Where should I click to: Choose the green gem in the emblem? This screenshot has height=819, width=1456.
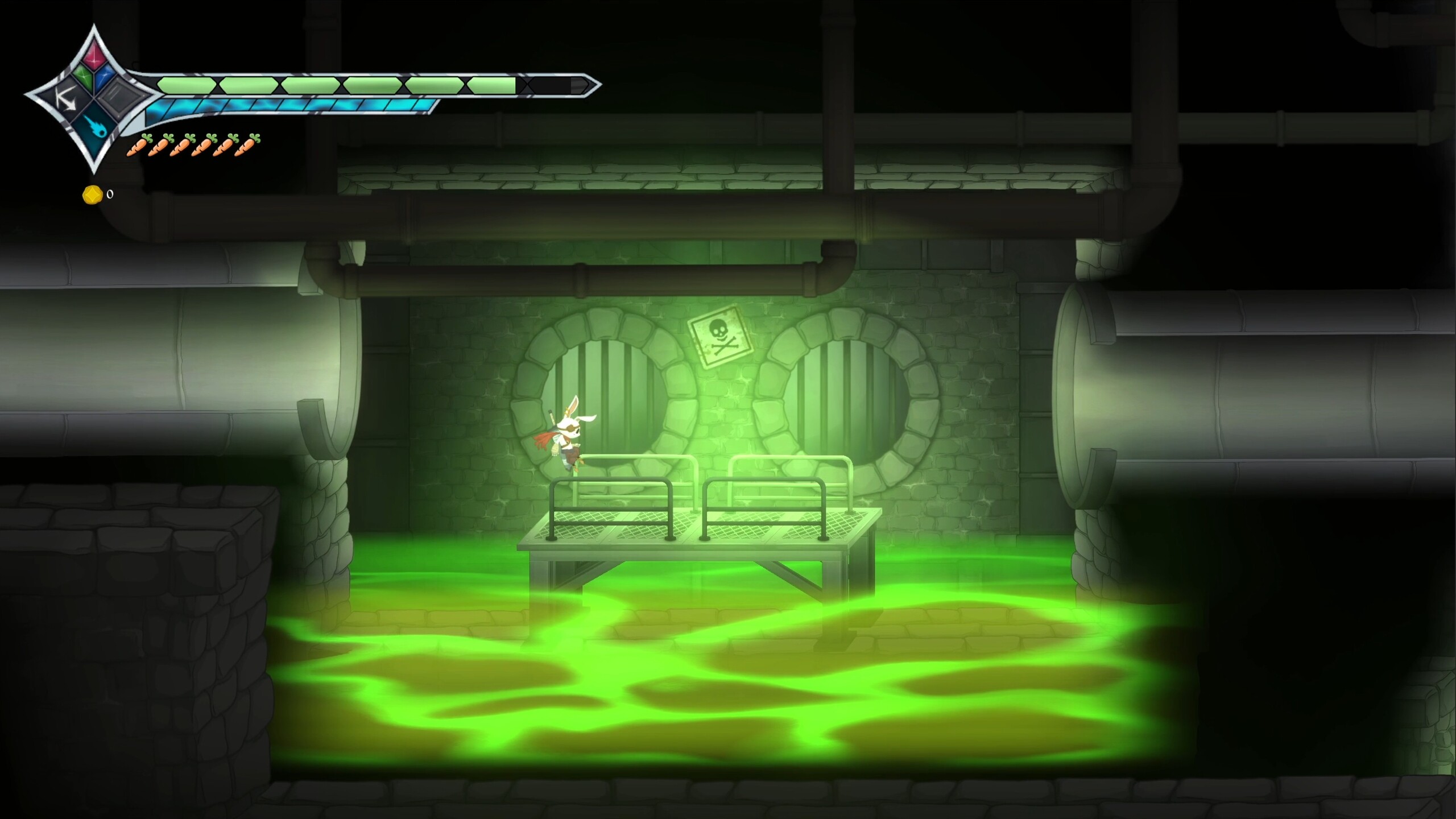84,77
